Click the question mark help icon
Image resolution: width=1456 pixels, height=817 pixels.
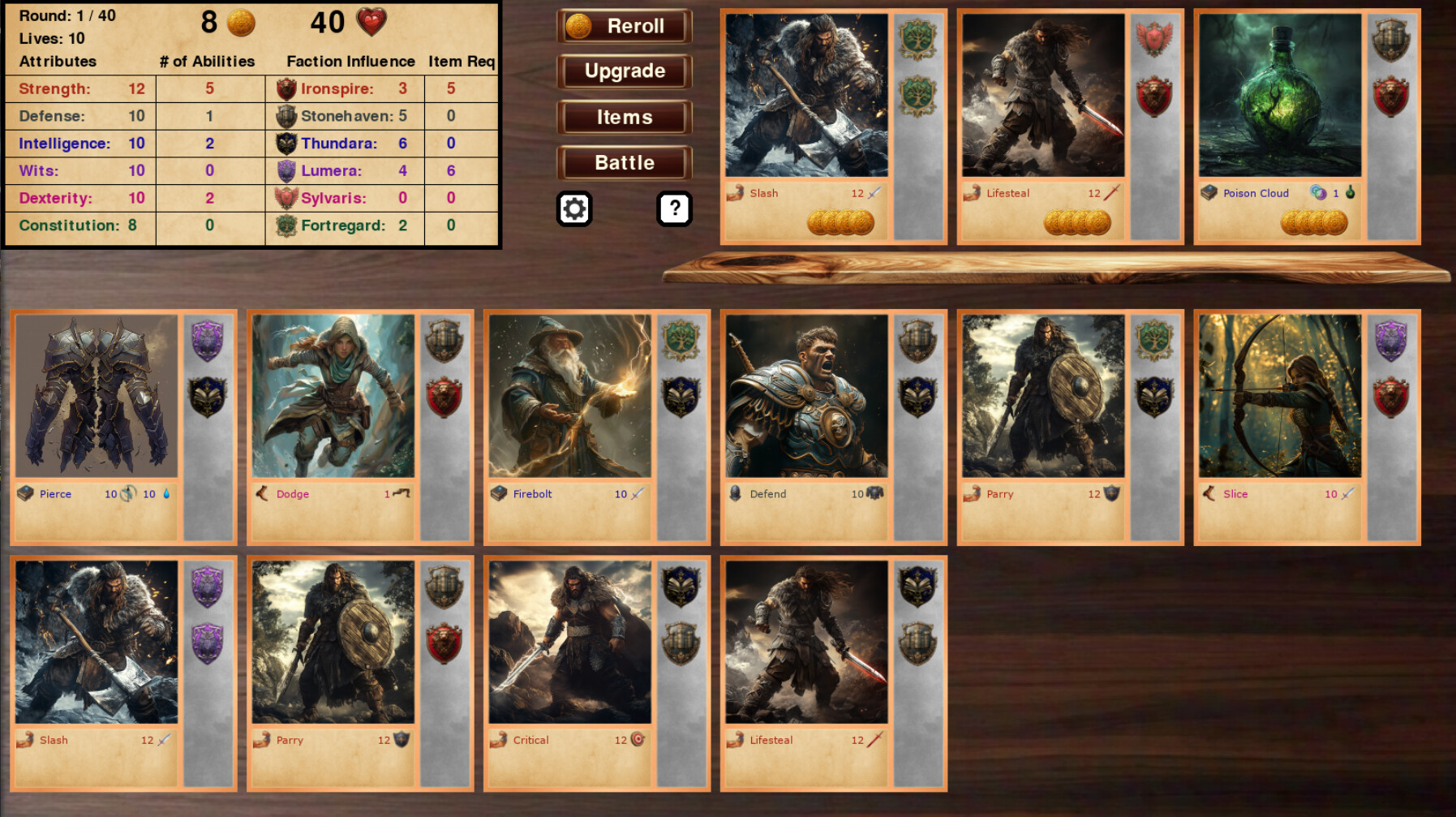672,208
